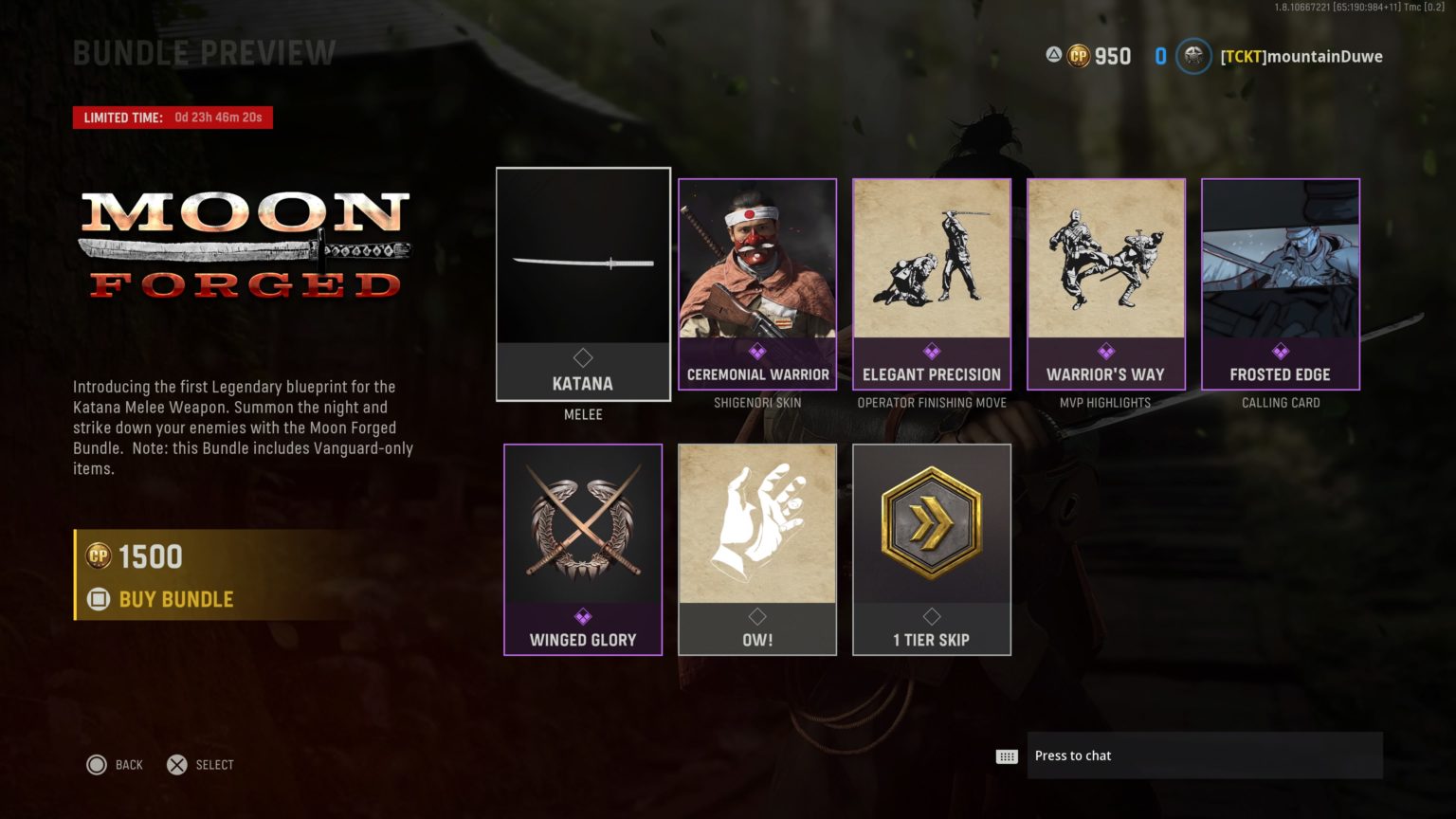Screen dimensions: 1456x819
Task: Select the Frosted Edge calling card tile
Action: pos(1280,284)
